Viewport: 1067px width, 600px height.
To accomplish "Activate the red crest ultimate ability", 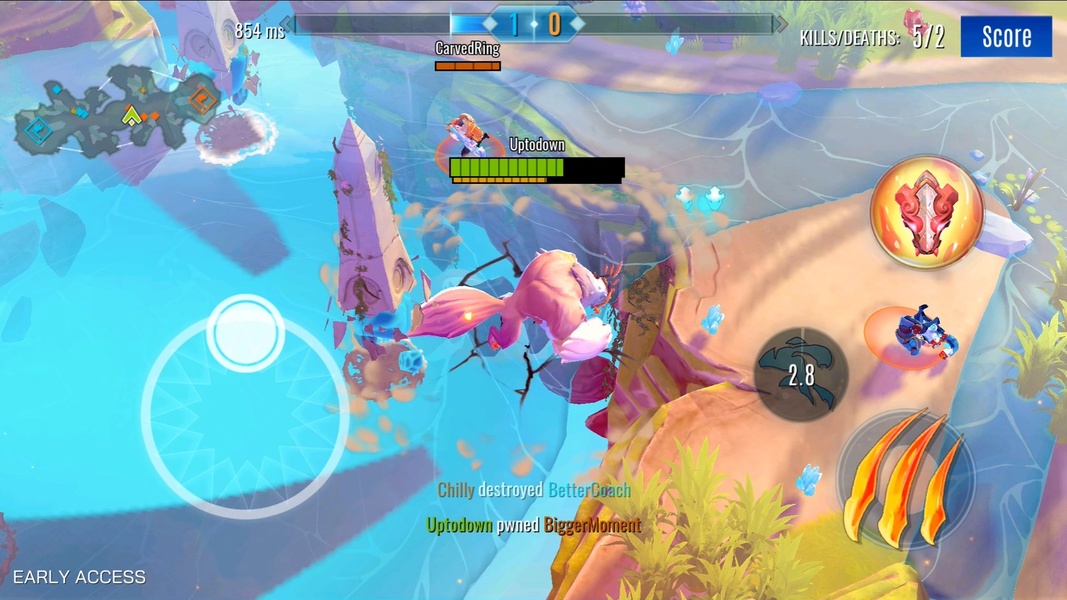I will [x=926, y=211].
